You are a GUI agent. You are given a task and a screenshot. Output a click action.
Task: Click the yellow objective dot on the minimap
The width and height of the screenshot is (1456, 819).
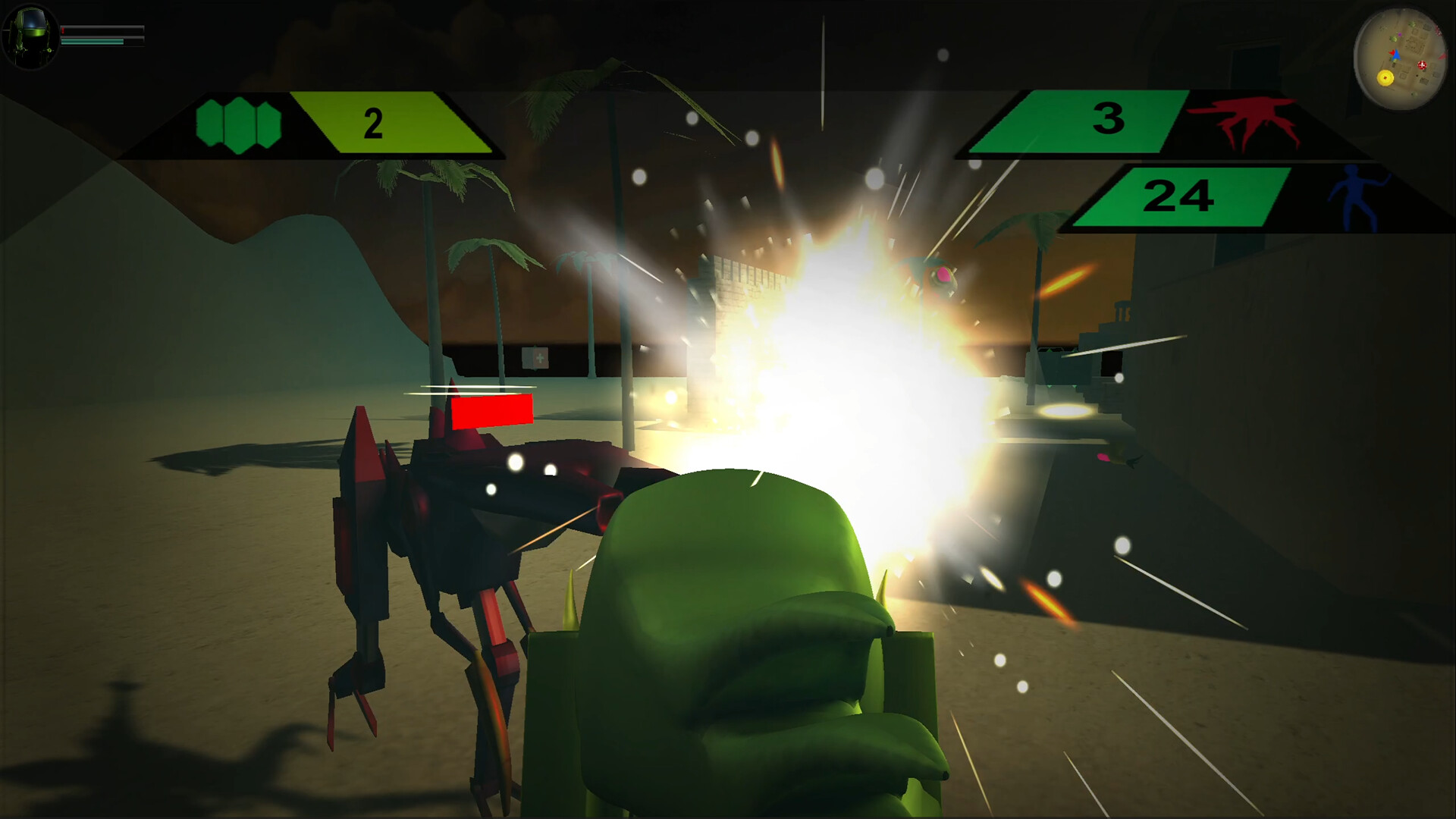click(x=1385, y=78)
